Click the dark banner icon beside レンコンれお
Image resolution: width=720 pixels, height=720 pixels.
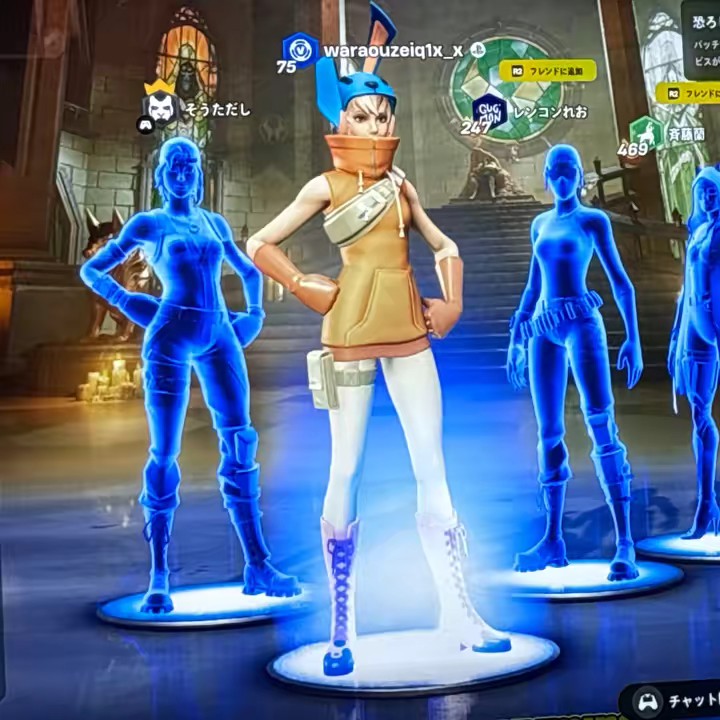pos(489,108)
